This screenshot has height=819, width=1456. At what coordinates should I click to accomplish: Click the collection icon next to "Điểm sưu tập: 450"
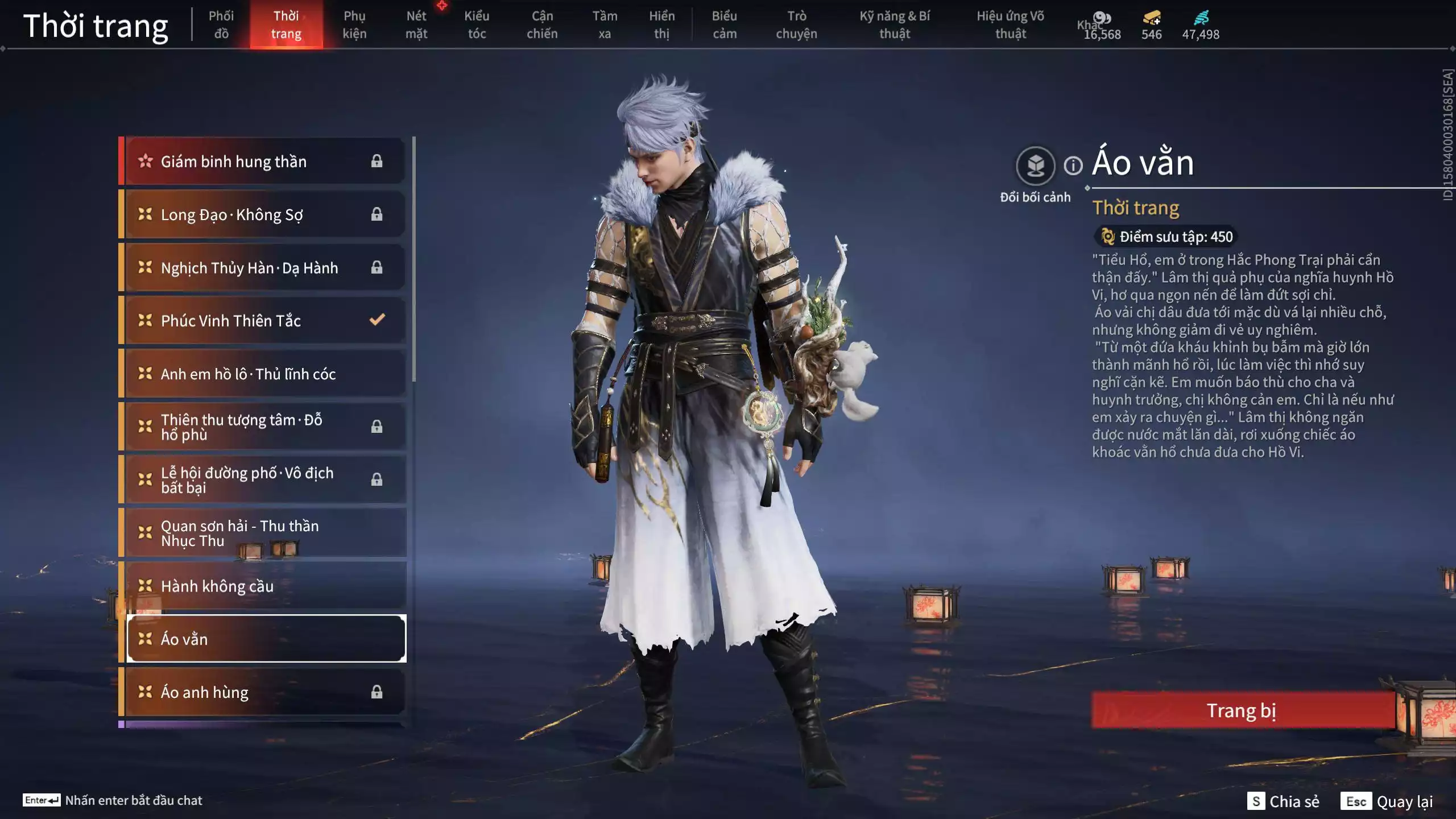pyautogui.click(x=1108, y=238)
